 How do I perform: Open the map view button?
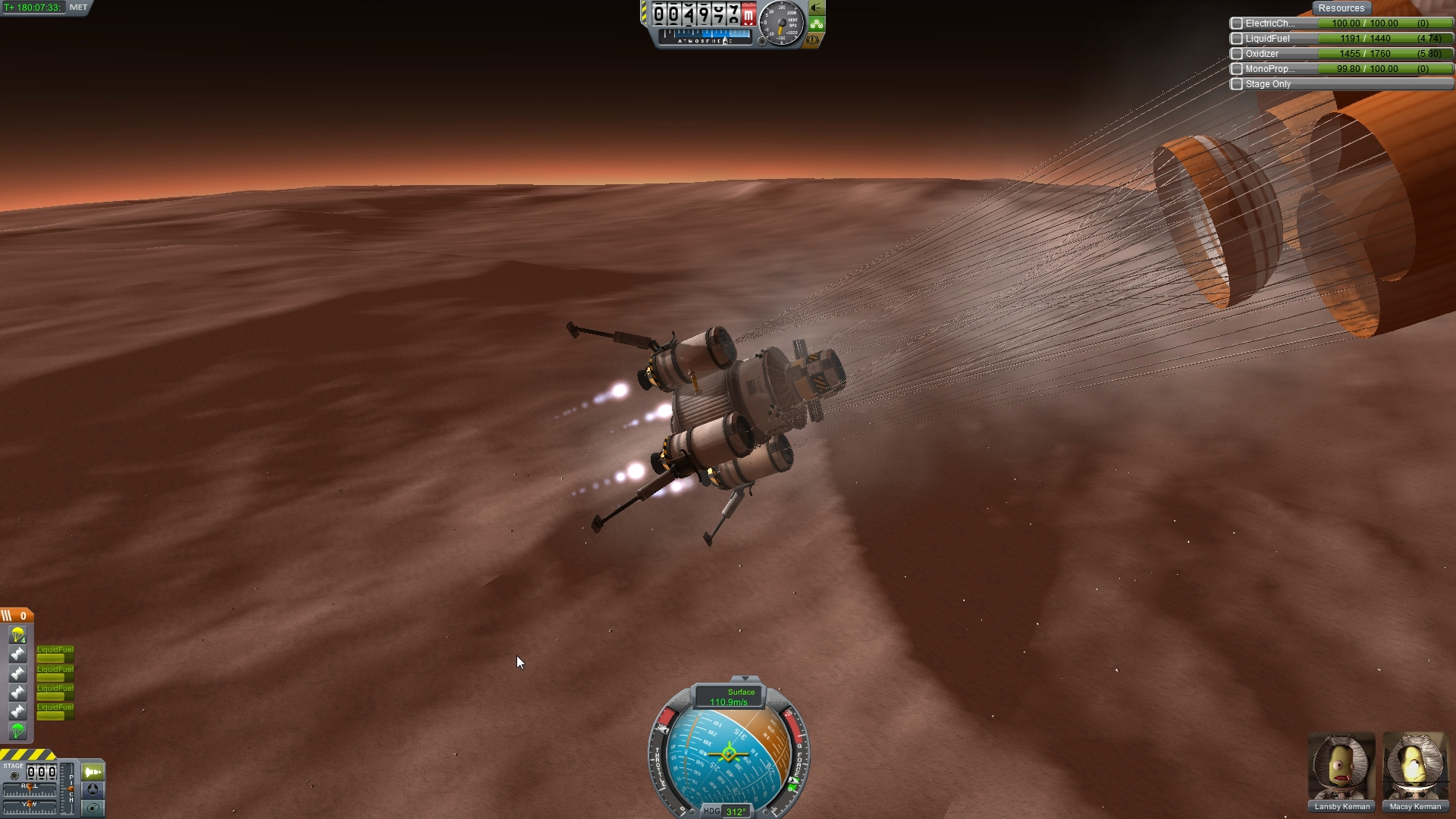[x=93, y=808]
